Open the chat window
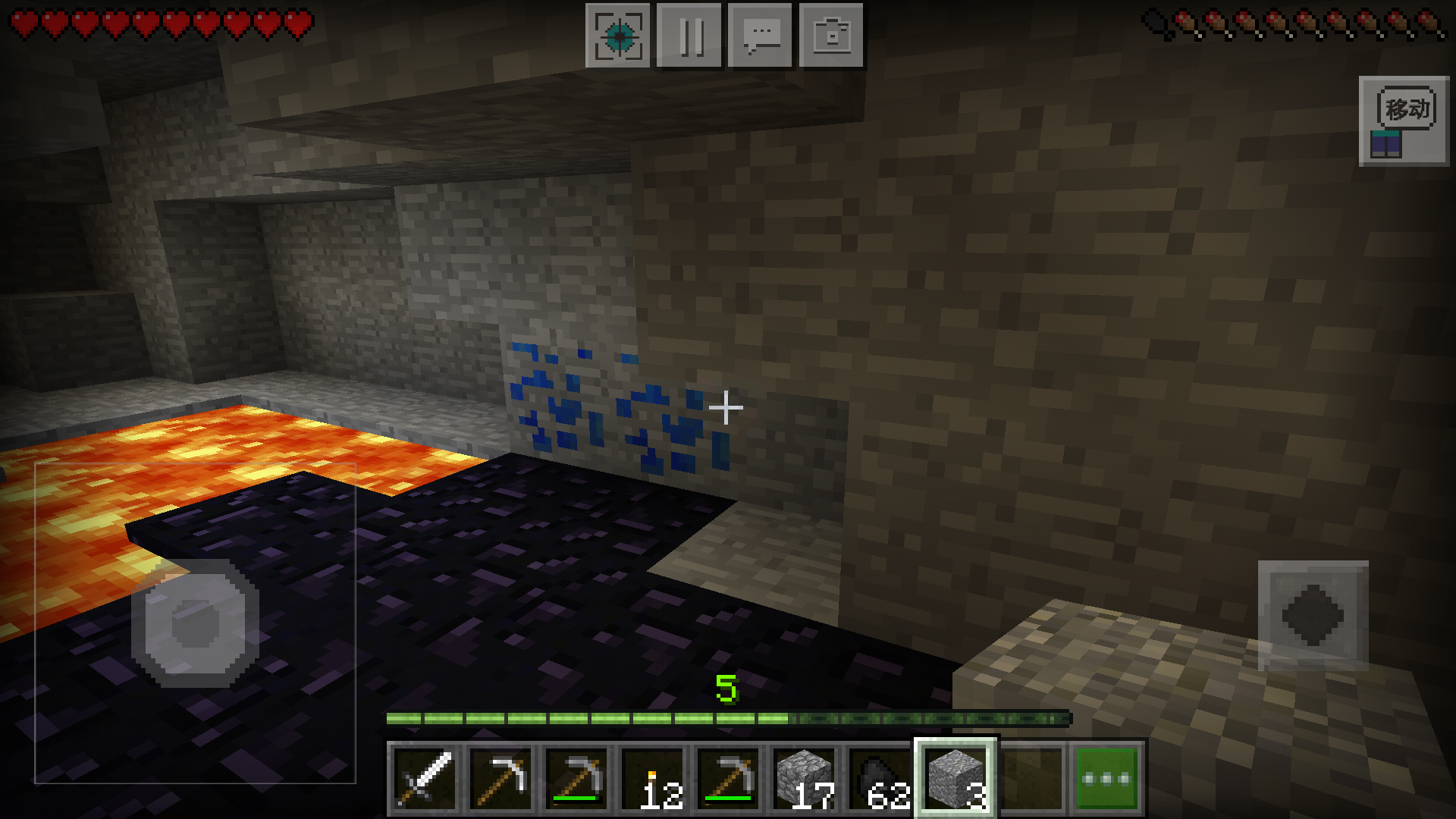 pyautogui.click(x=760, y=36)
